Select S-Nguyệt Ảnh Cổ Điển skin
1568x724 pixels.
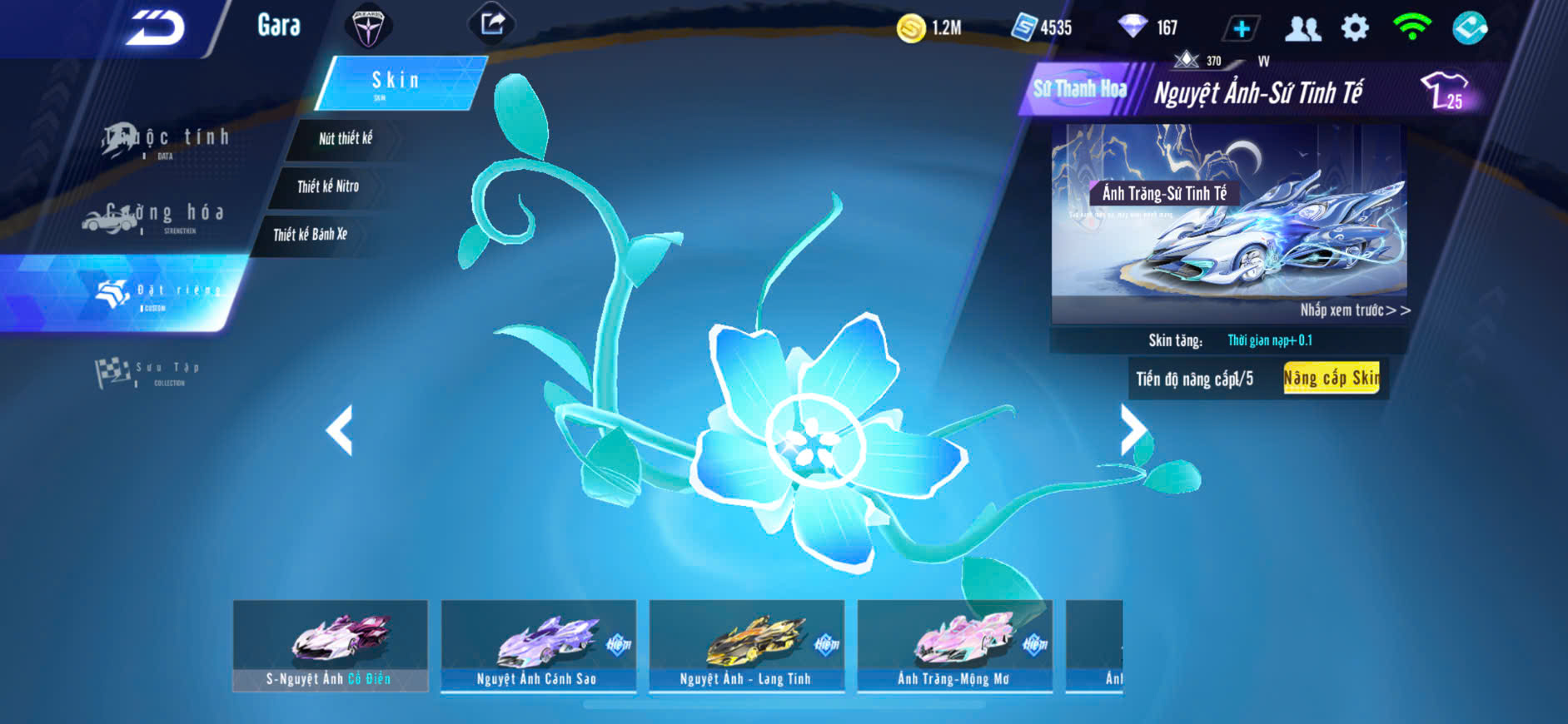[330, 646]
